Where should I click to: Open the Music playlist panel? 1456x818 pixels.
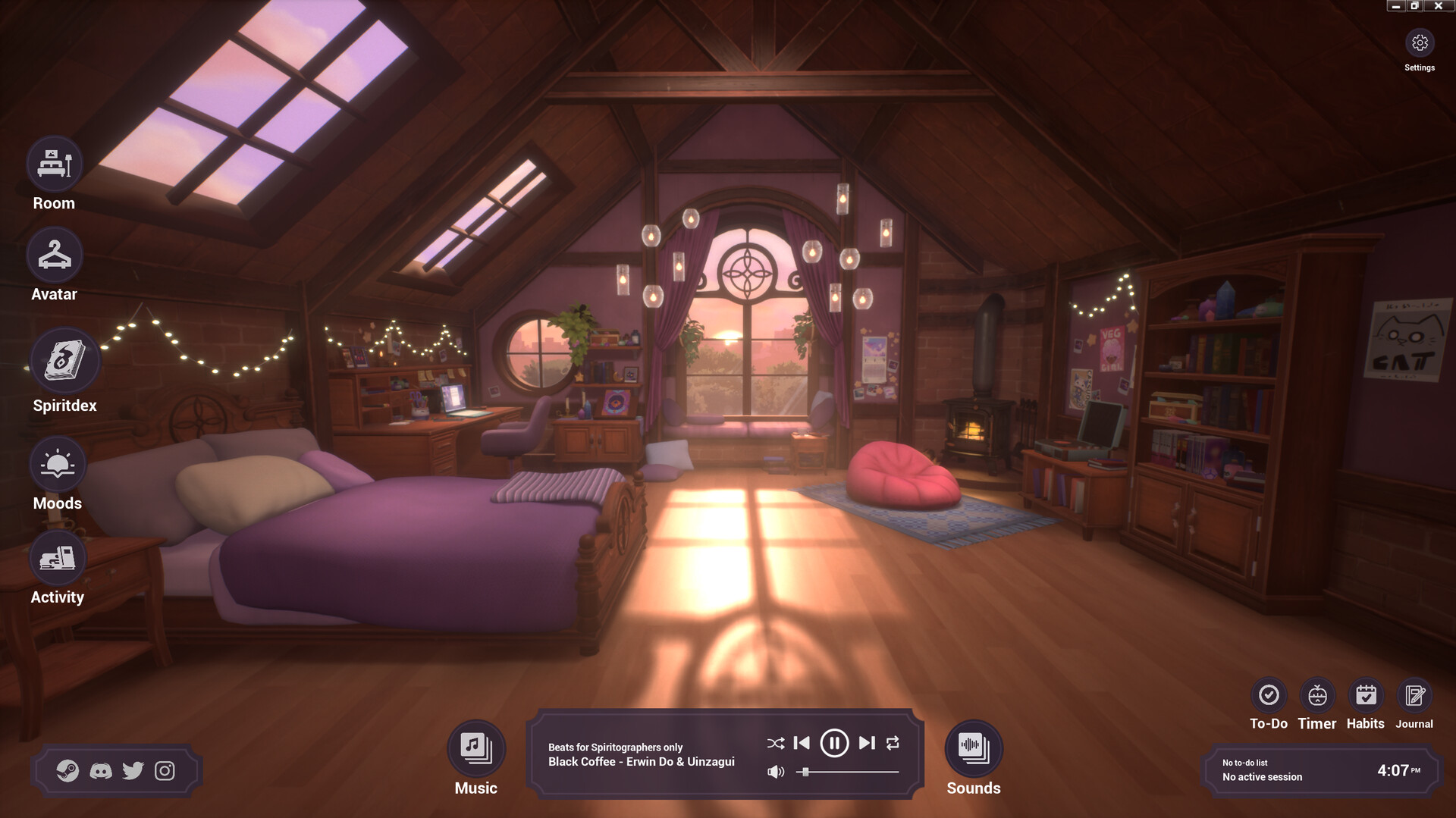(x=475, y=747)
